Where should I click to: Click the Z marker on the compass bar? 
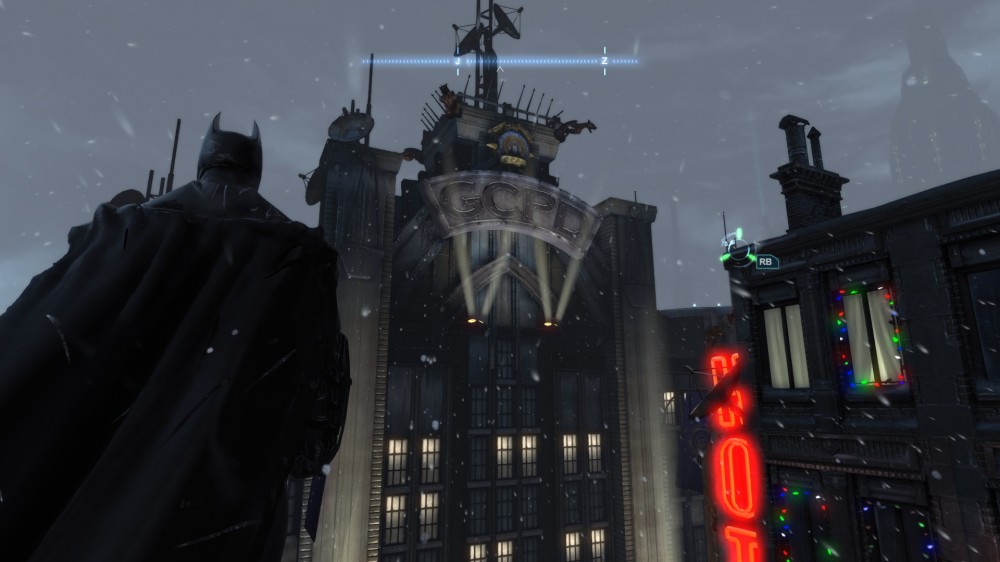[604, 61]
